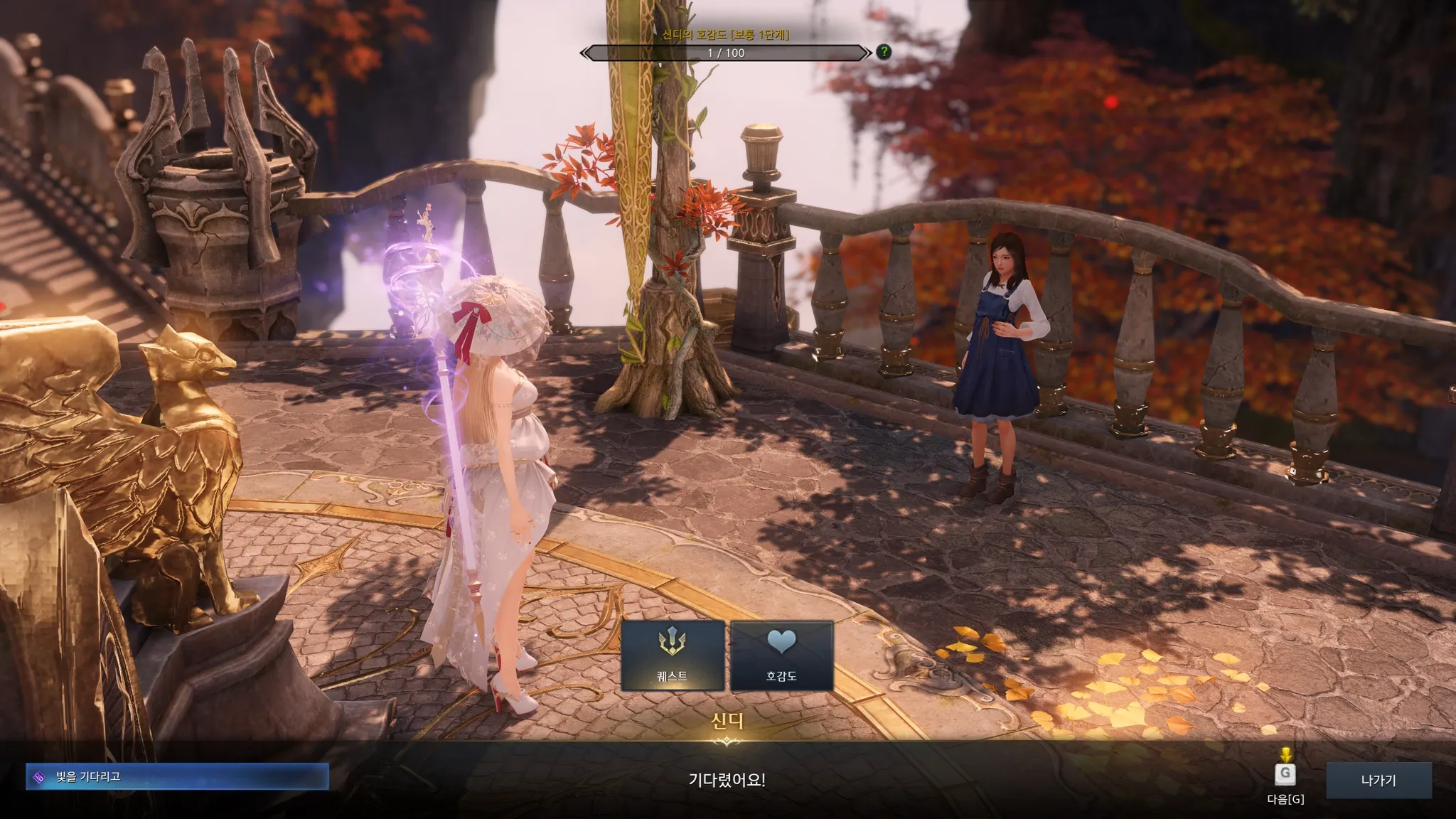The height and width of the screenshot is (819, 1456).
Task: Select the 호감도 rapport heart button
Action: pos(781,655)
